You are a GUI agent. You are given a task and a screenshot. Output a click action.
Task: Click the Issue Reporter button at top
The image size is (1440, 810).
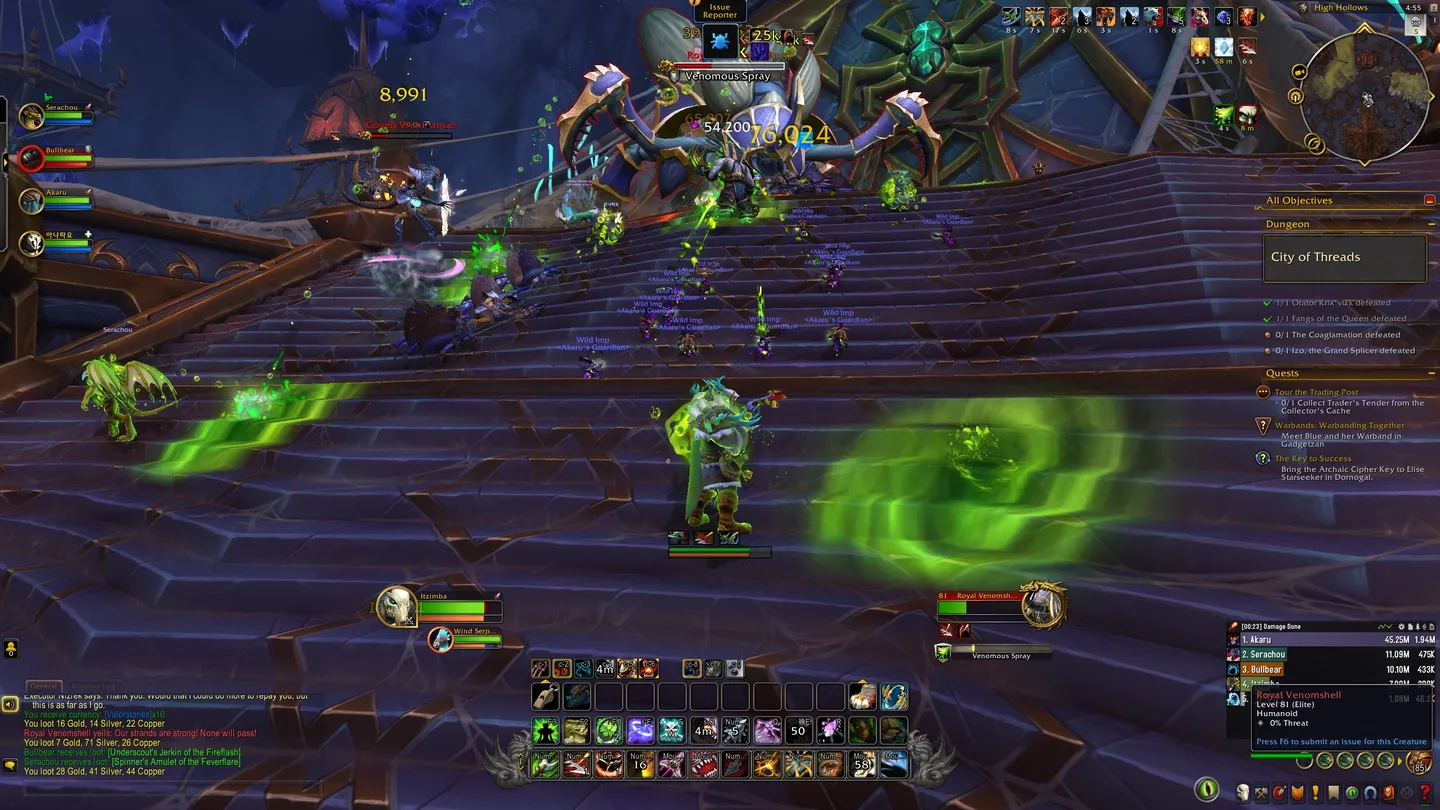[x=719, y=11]
